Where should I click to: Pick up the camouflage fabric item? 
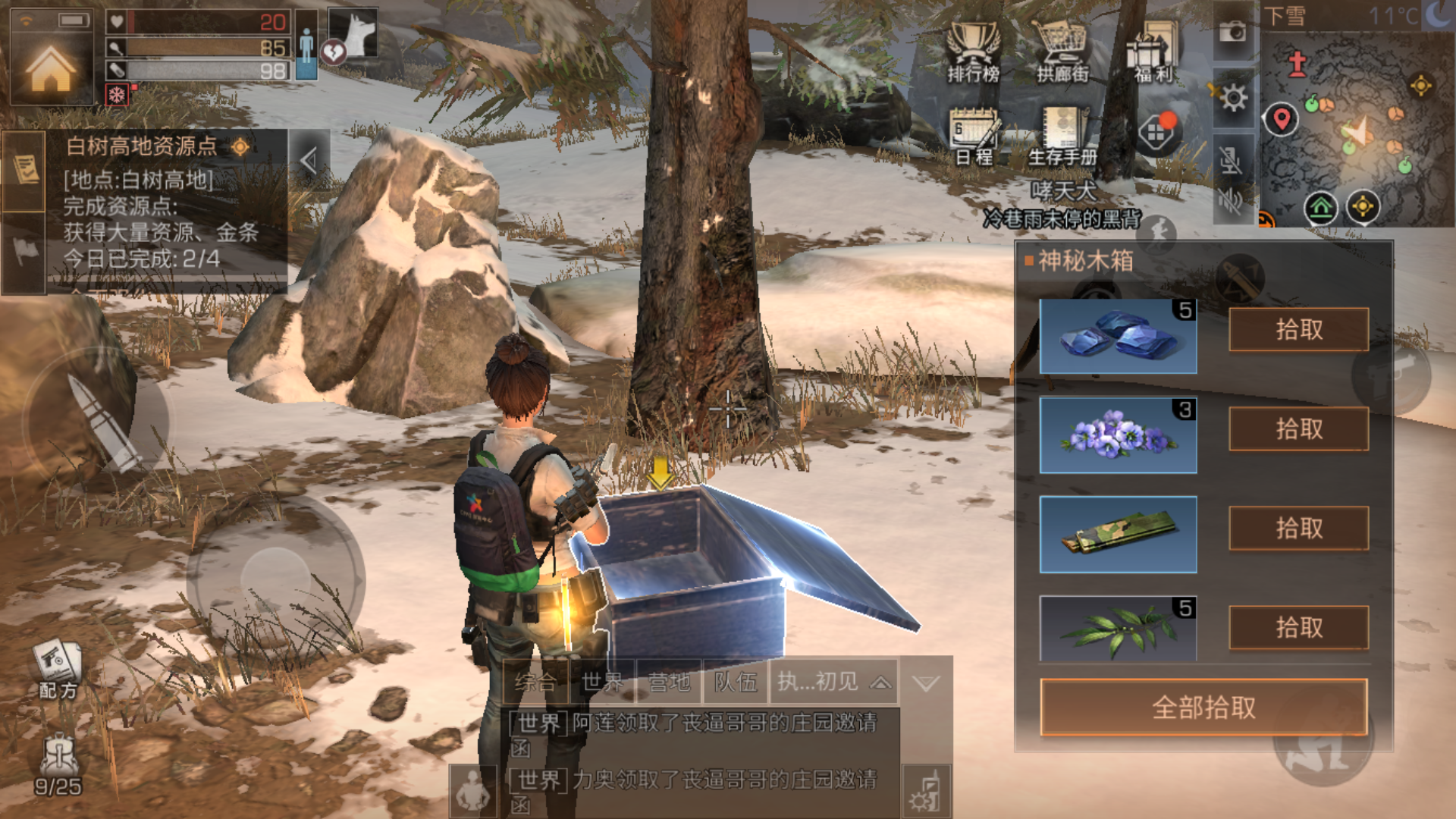click(x=1298, y=529)
